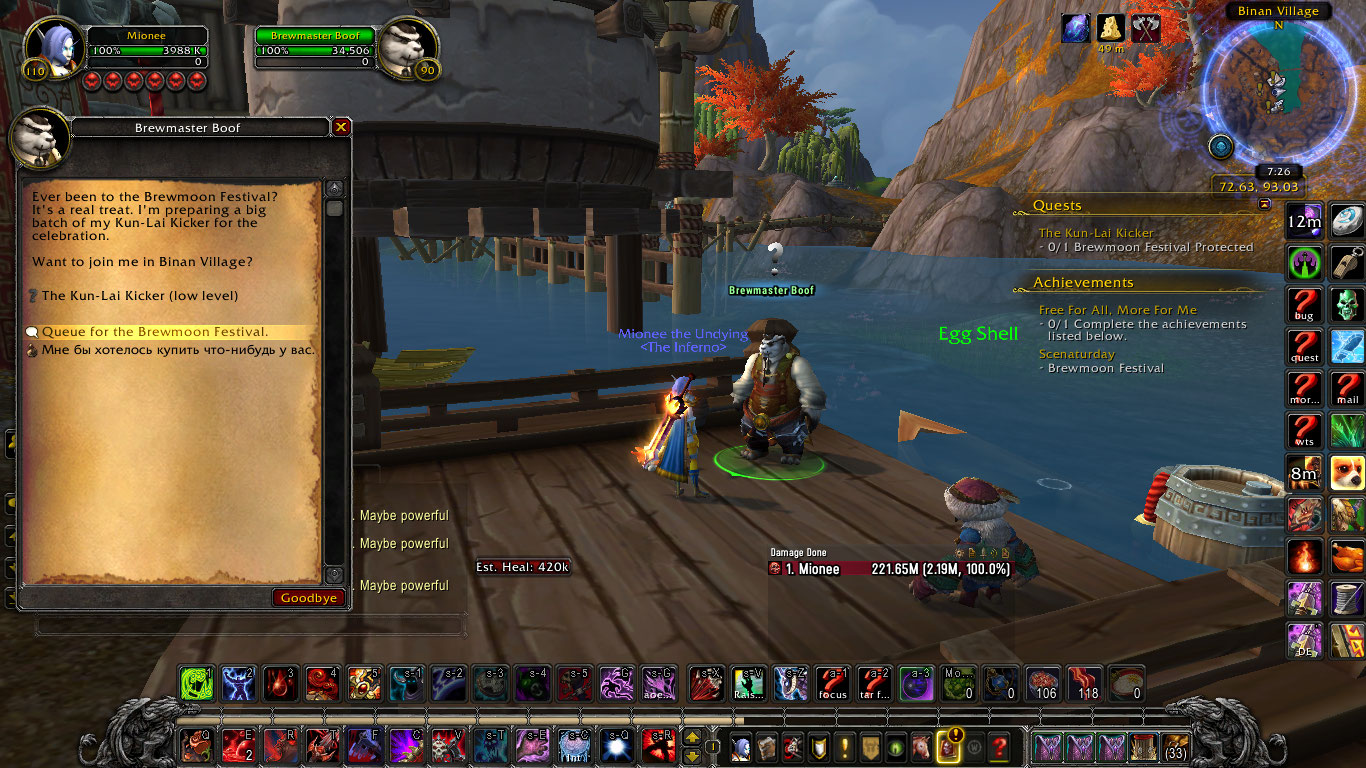Open the Scenaturday achievement in the tracker
Image resolution: width=1366 pixels, height=768 pixels.
click(x=1076, y=354)
